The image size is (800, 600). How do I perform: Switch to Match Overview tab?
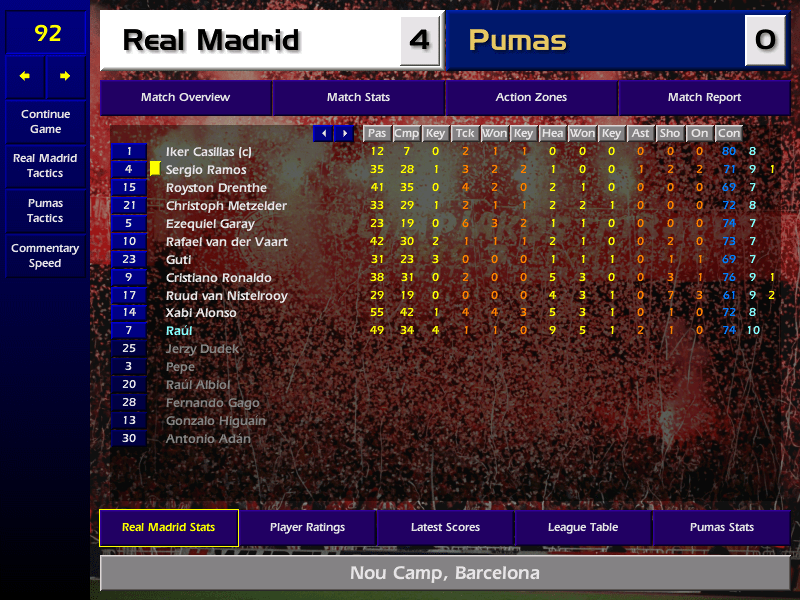tap(185, 98)
